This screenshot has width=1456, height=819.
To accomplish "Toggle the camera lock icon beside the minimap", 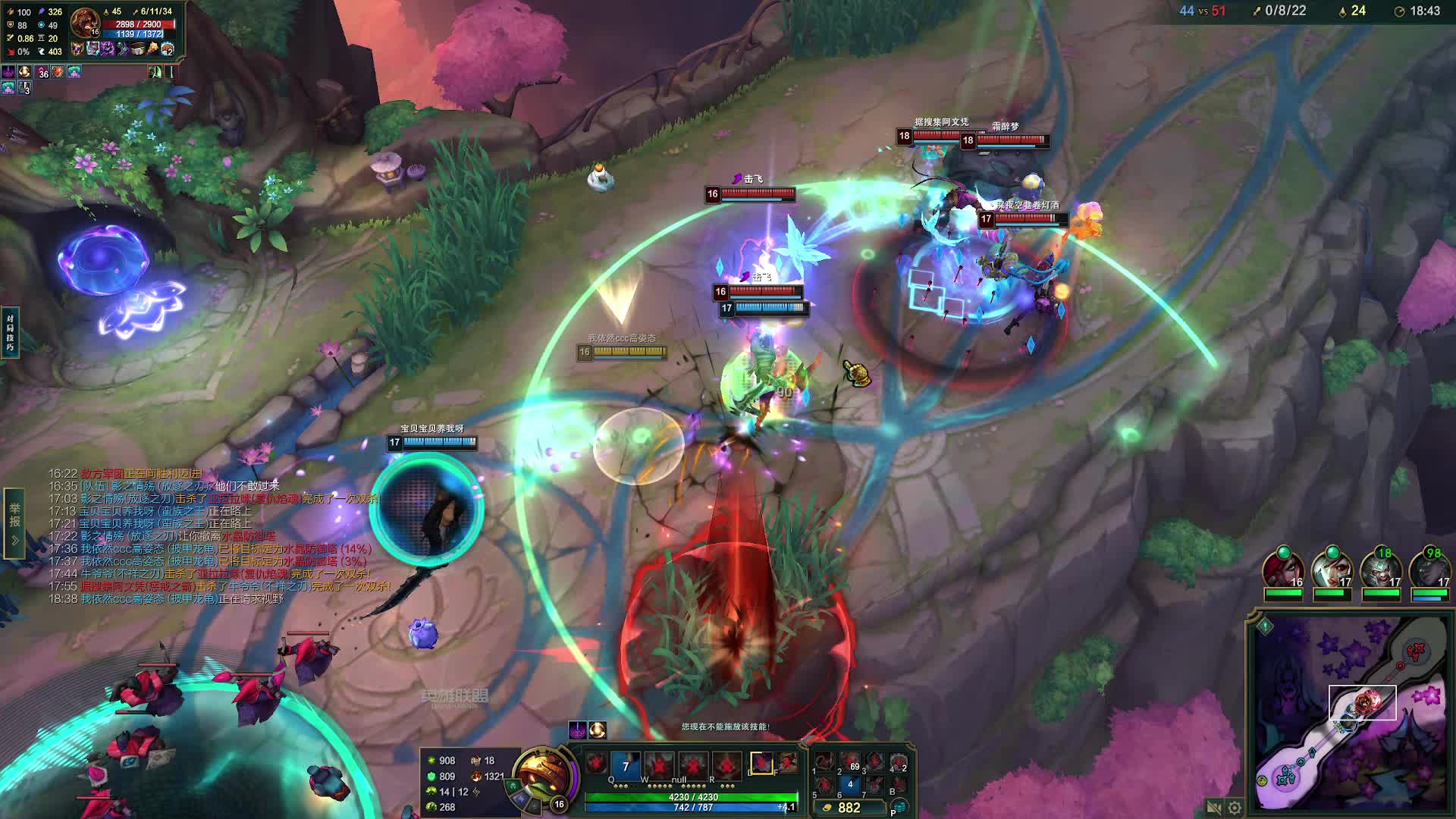I will [1213, 808].
